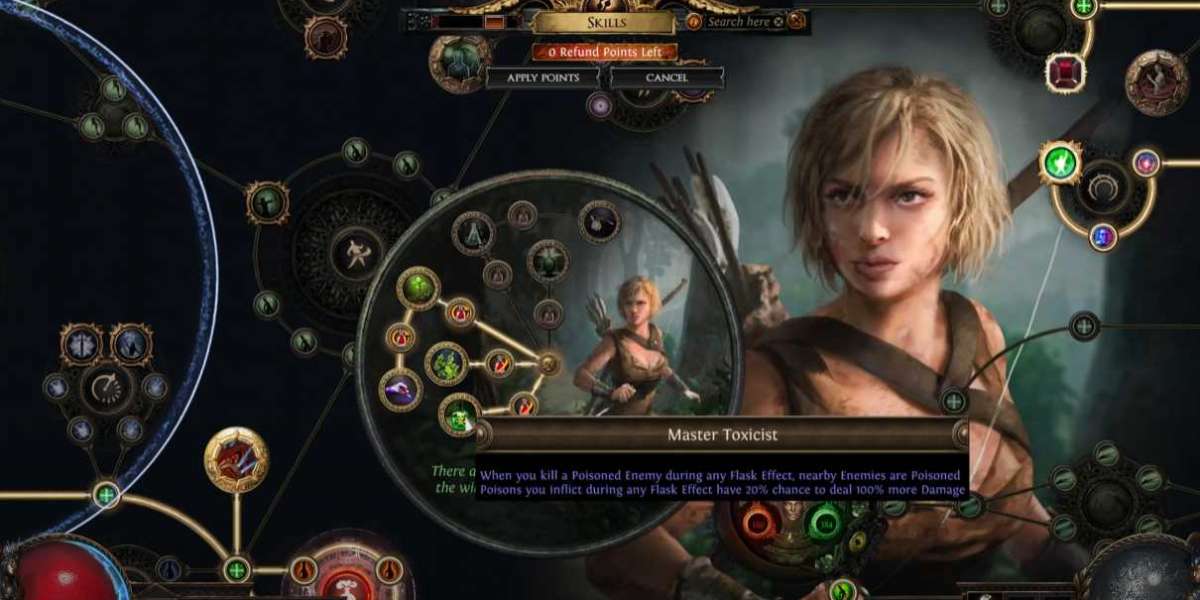Viewport: 1200px width, 600px height.
Task: Open the red jewel socket node
Action: 1064,72
